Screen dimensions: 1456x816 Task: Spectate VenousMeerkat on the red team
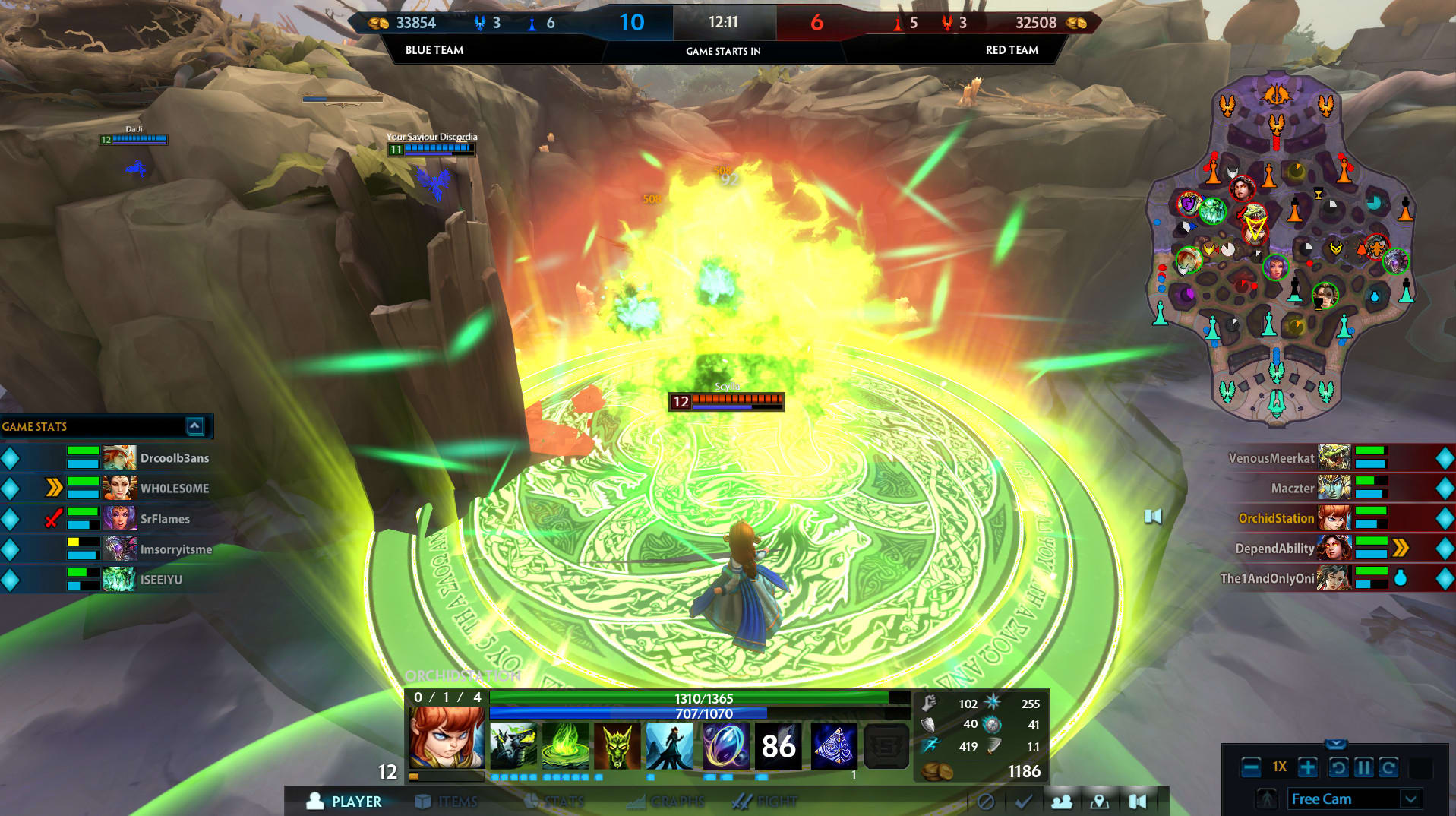1271,458
